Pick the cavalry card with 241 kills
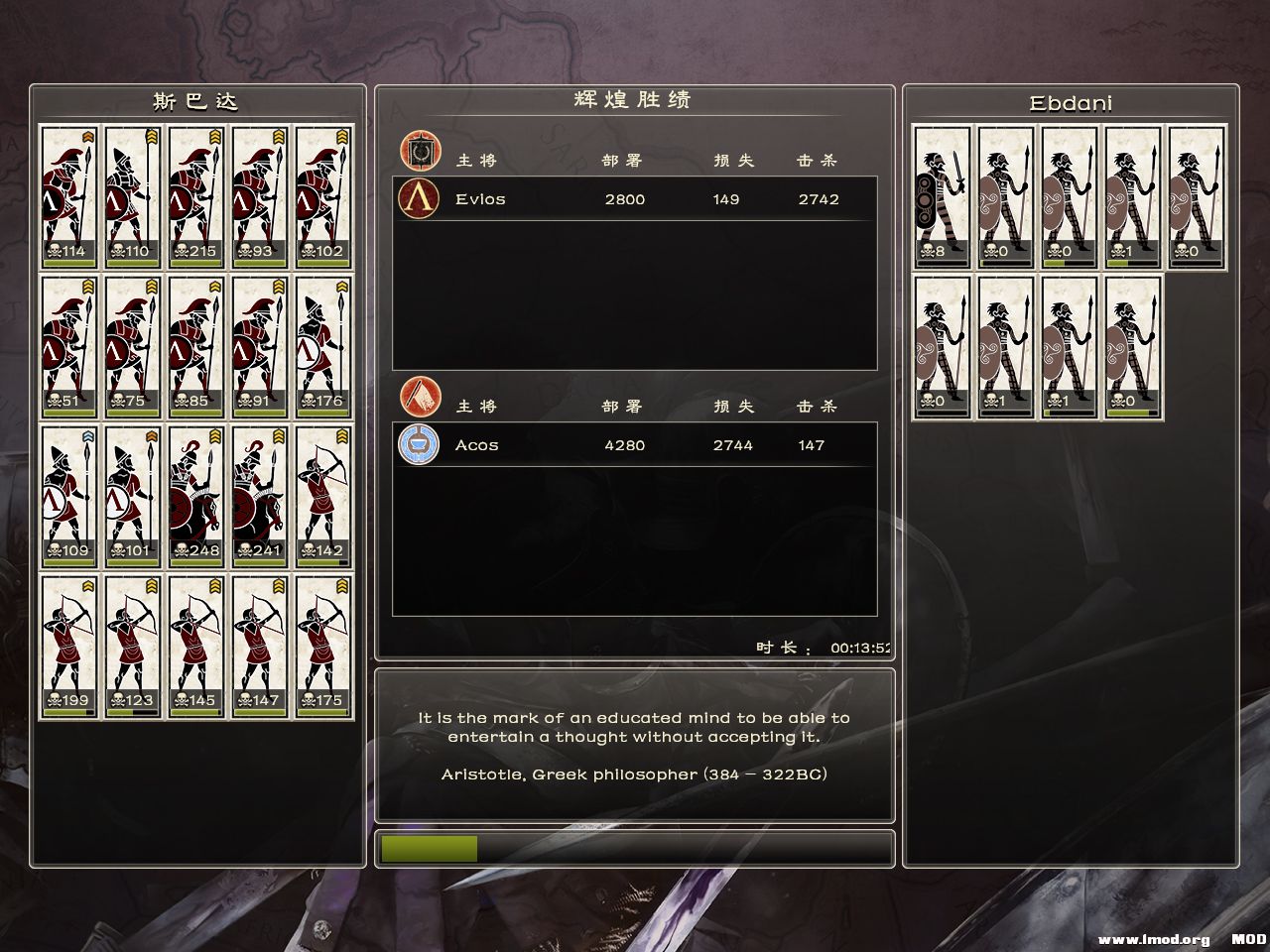Viewport: 1270px width, 952px height. point(260,497)
